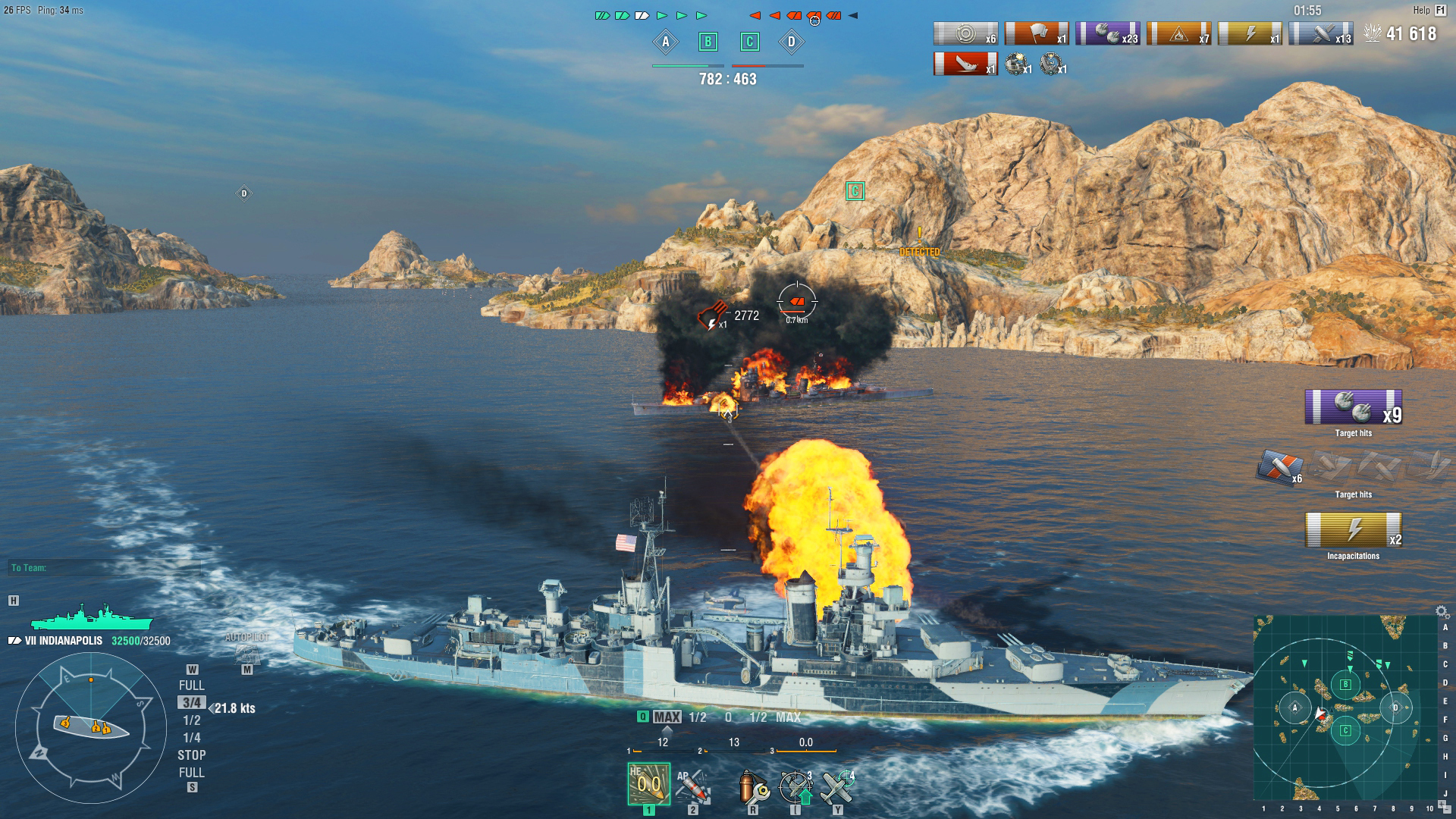The height and width of the screenshot is (819, 1456).
Task: Select the STOP engine setting
Action: 193,755
